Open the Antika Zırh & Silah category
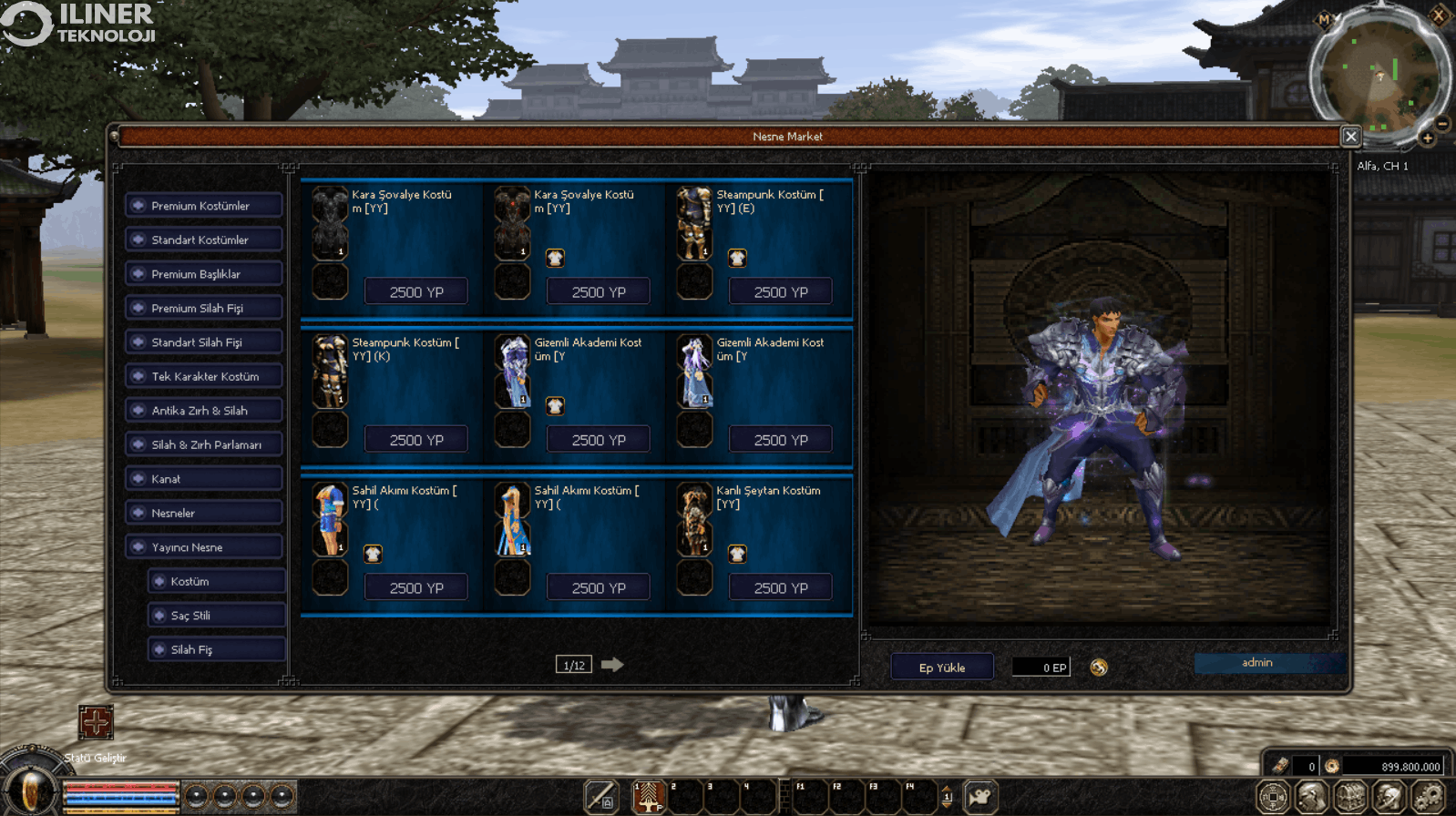Screen dimensions: 1456x816 [204, 411]
